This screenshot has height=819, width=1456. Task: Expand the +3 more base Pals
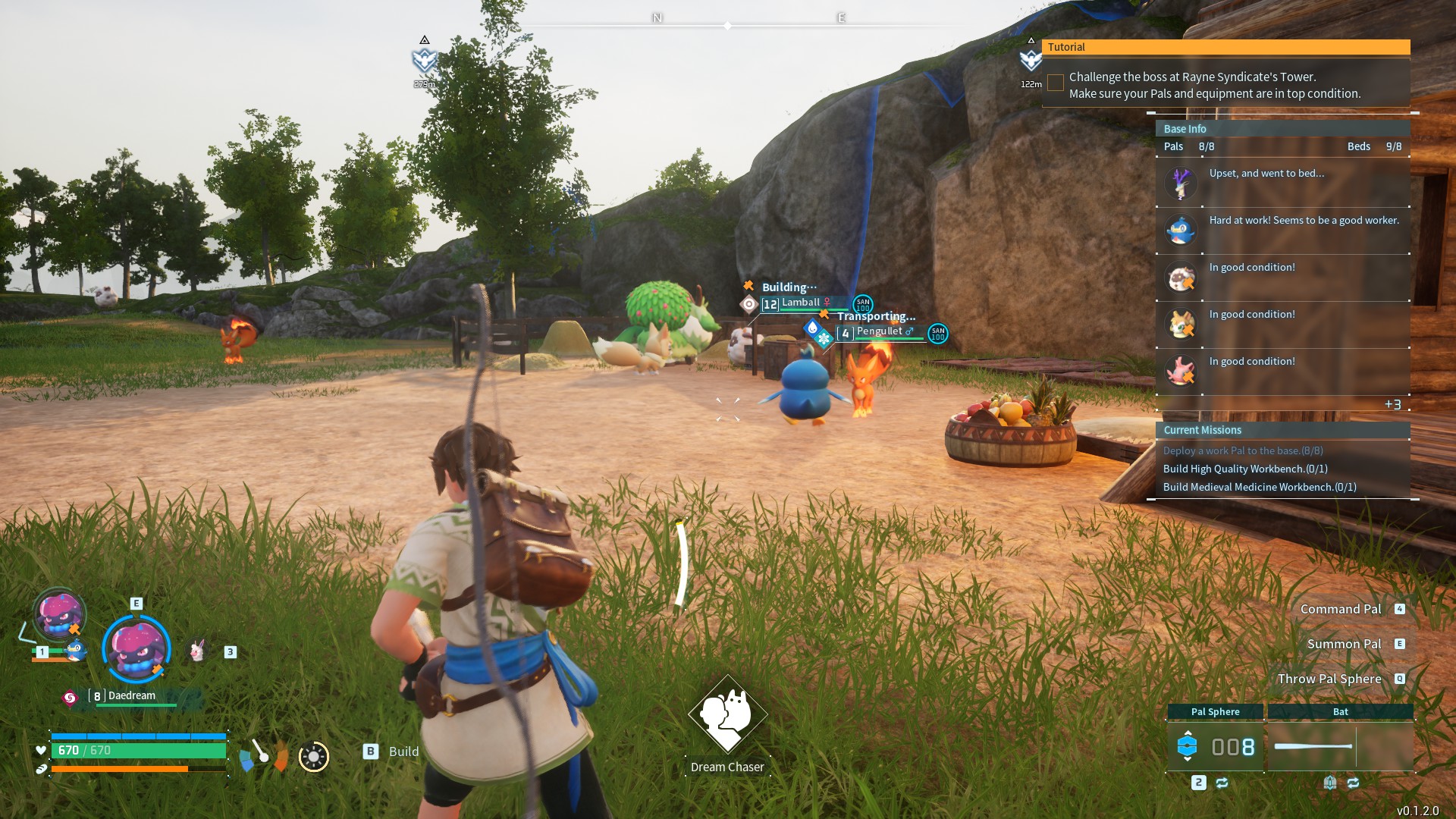1392,404
